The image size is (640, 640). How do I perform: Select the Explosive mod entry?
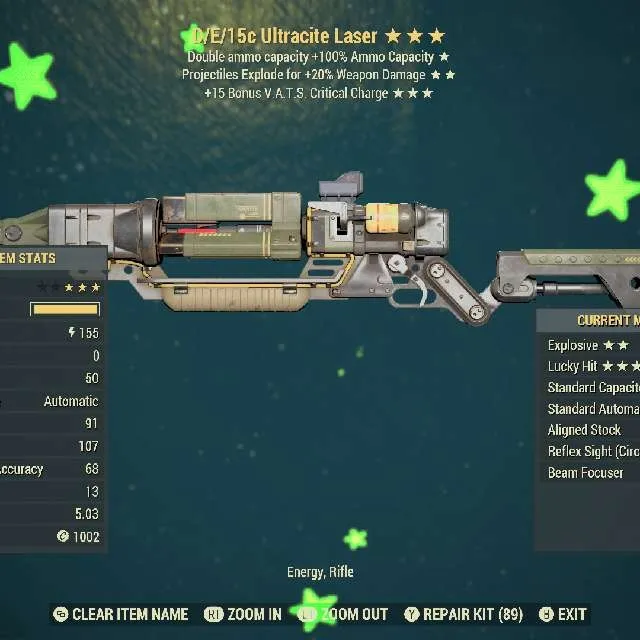click(x=590, y=345)
